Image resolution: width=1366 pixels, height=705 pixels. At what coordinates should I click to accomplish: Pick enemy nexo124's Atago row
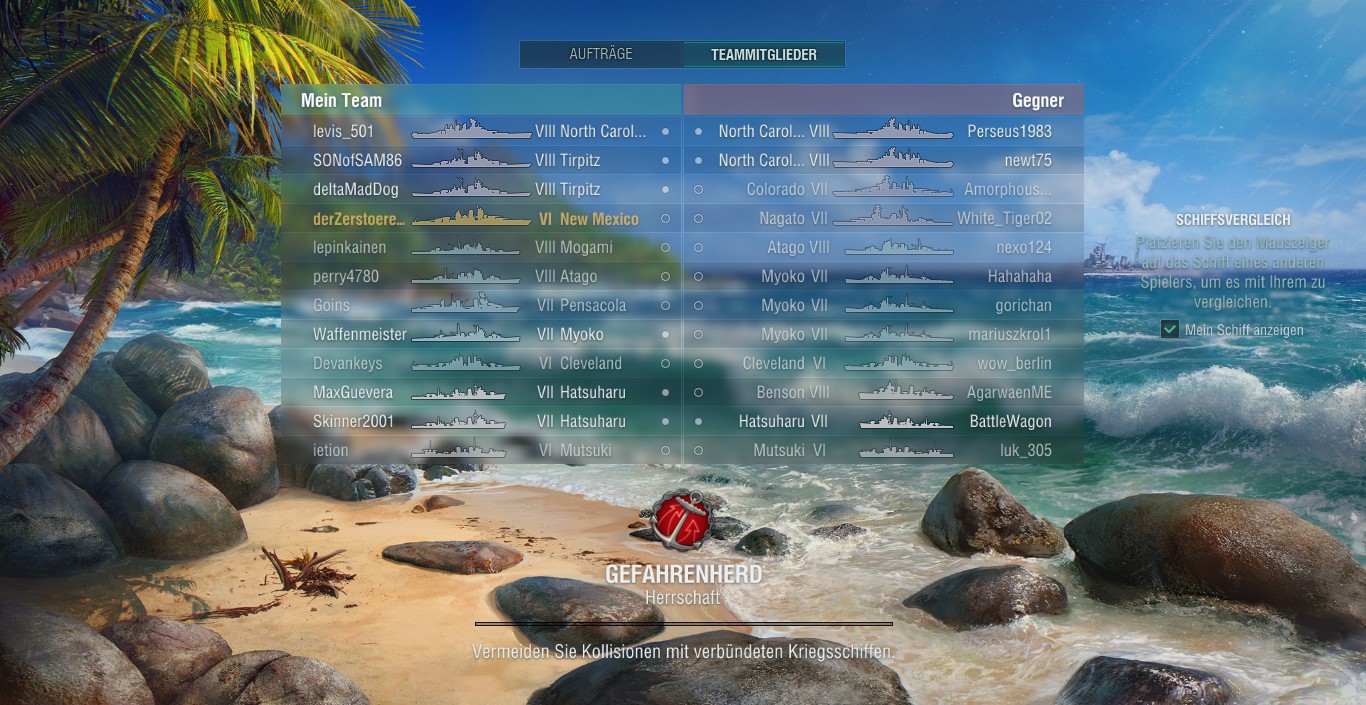[x=884, y=247]
